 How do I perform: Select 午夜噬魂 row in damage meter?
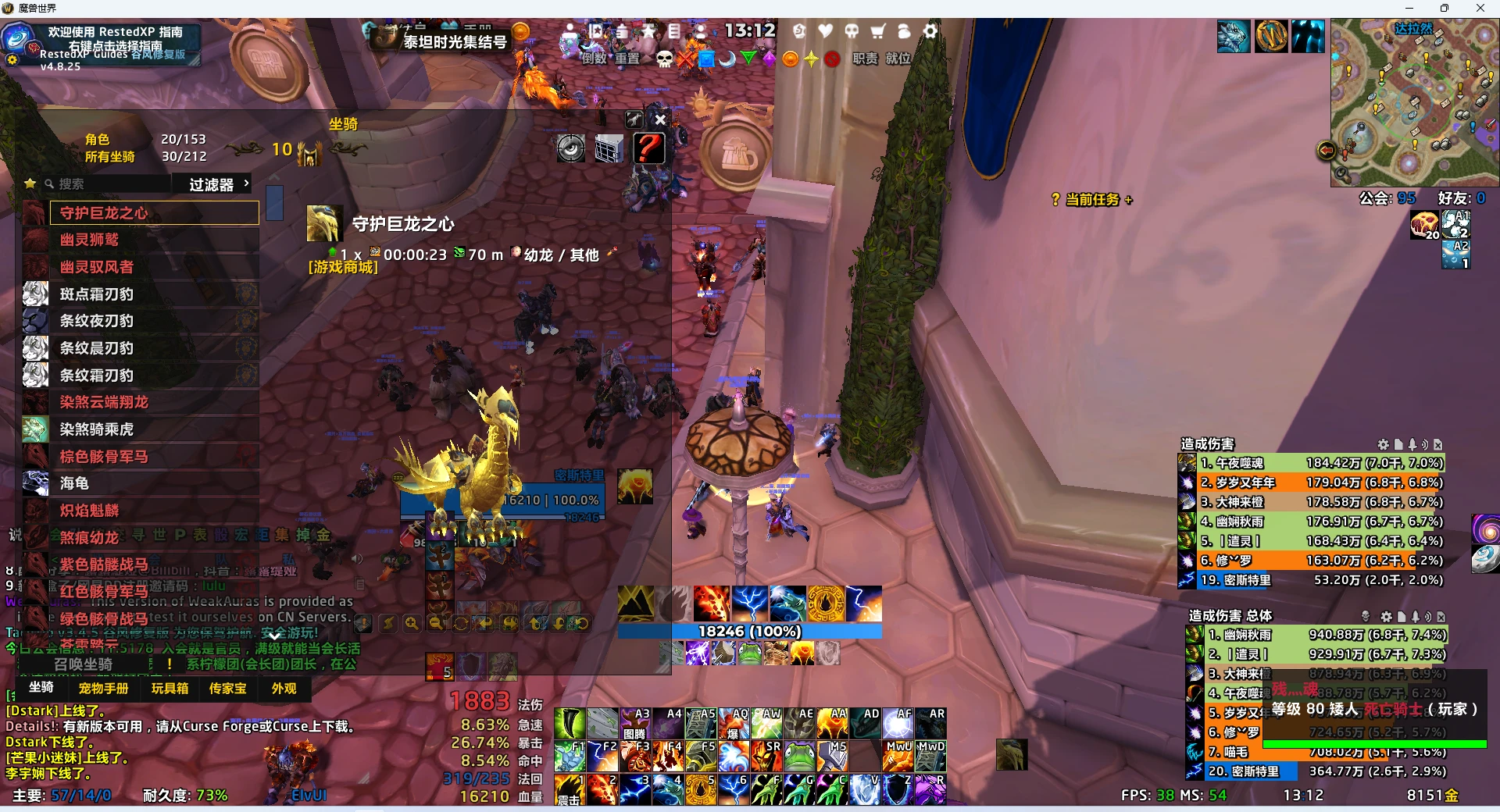[1320, 463]
